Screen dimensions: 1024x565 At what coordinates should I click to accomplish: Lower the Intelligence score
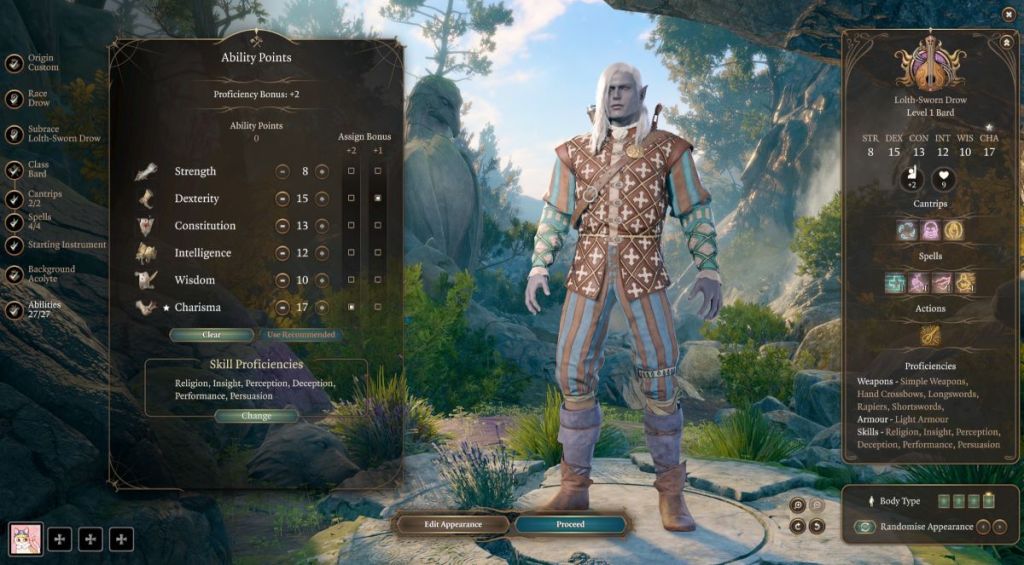click(283, 253)
